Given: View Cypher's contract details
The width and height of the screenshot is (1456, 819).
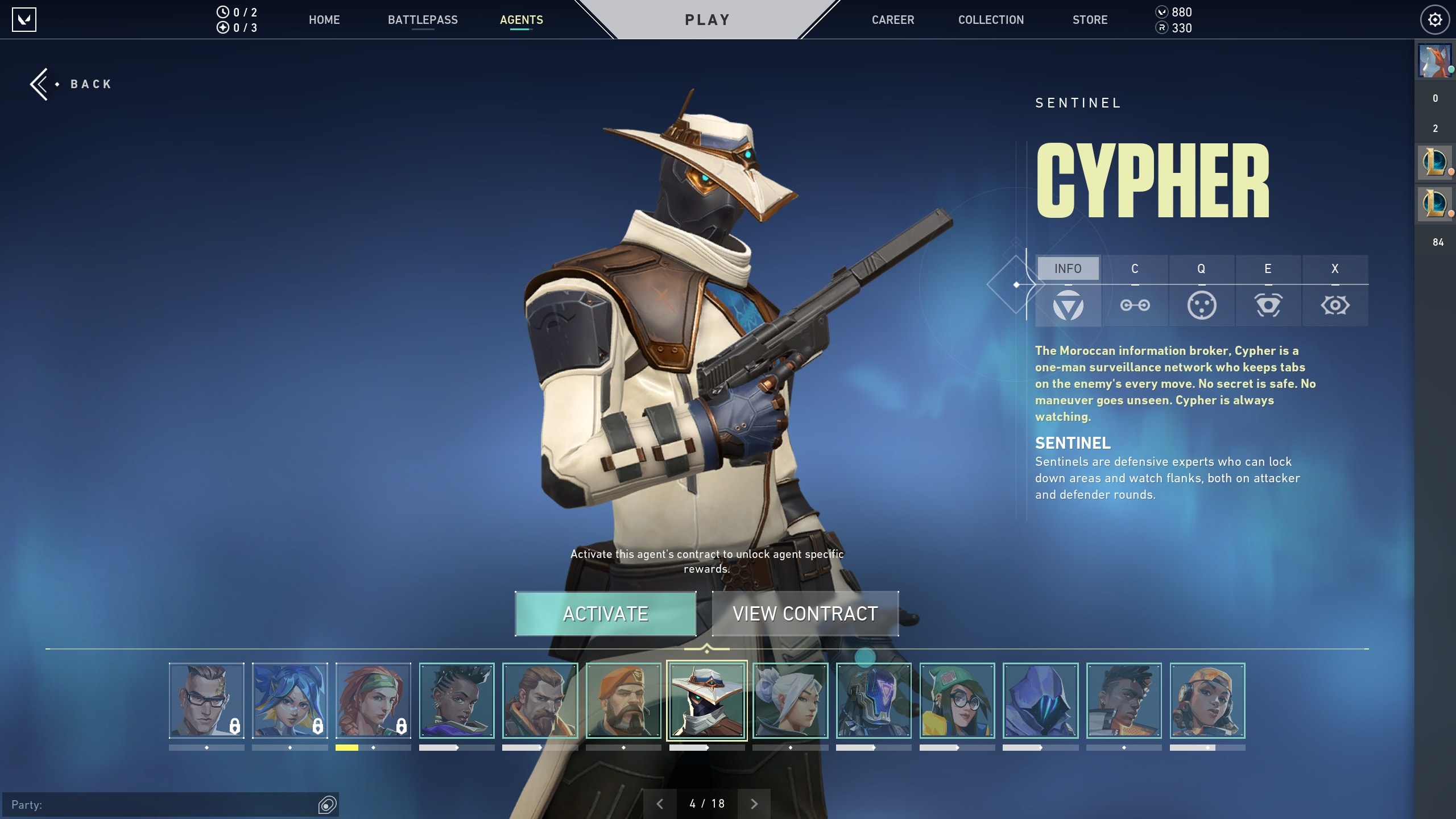Looking at the screenshot, I should point(805,614).
